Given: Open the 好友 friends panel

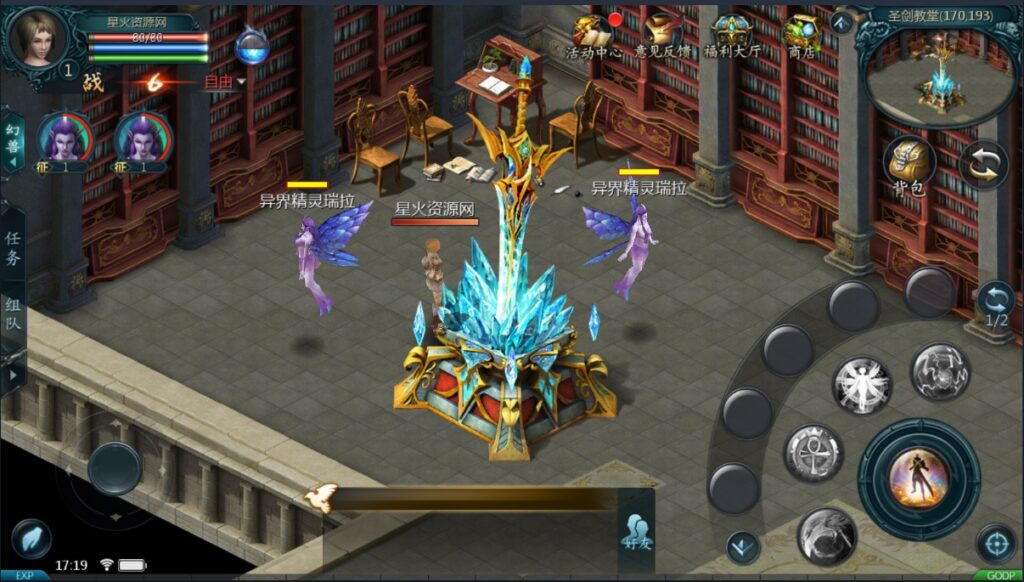Looking at the screenshot, I should click(x=636, y=530).
